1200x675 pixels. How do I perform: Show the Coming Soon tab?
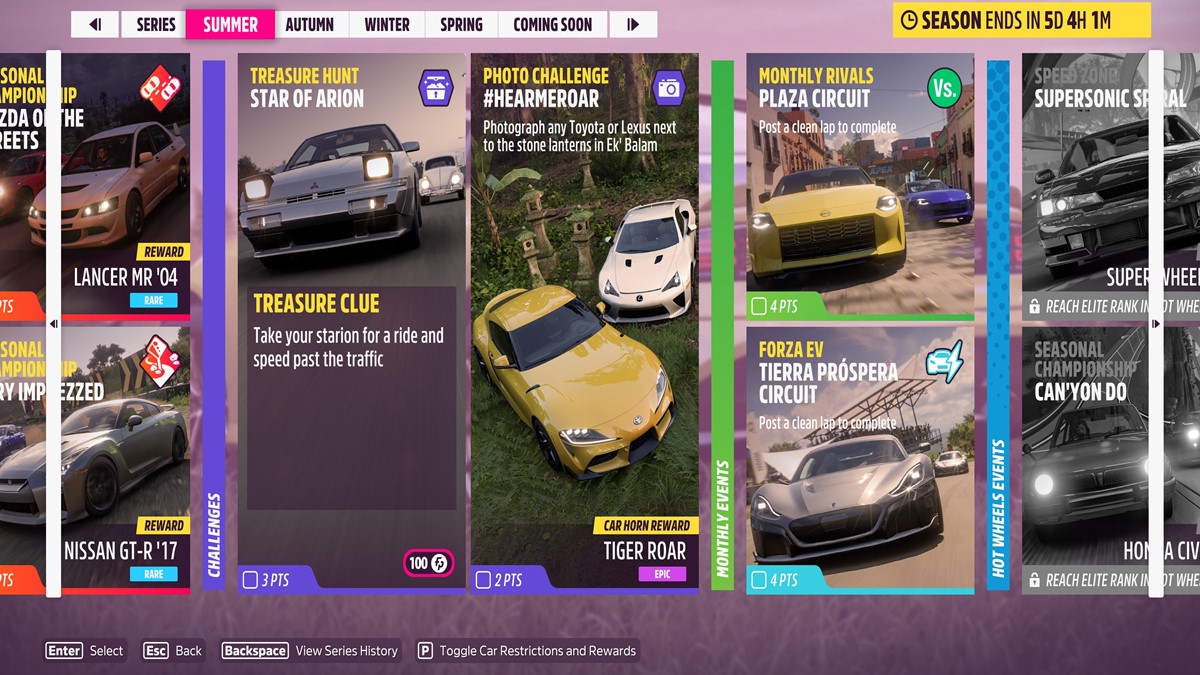click(x=552, y=24)
